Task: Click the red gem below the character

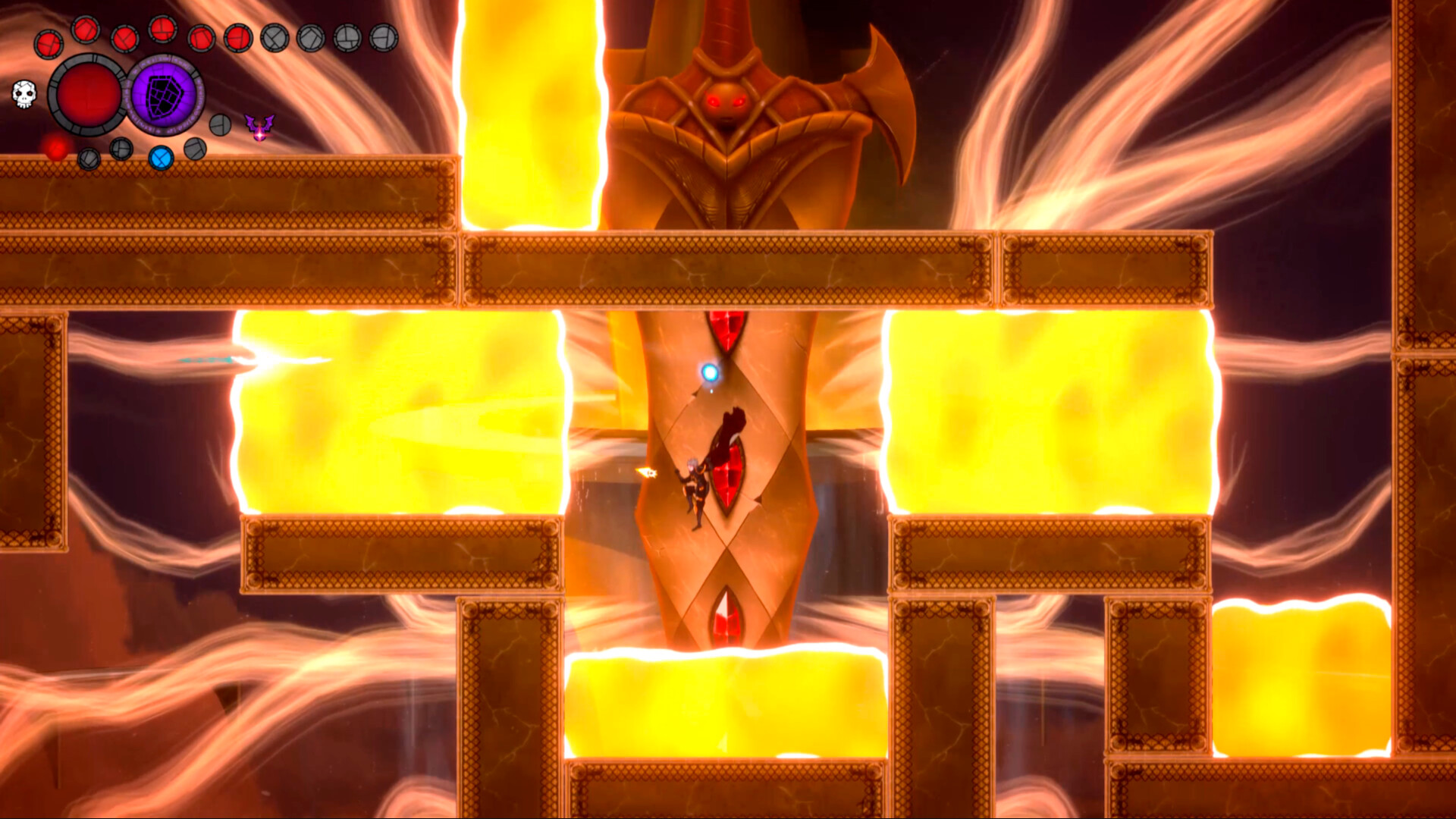Action: coord(729,474)
